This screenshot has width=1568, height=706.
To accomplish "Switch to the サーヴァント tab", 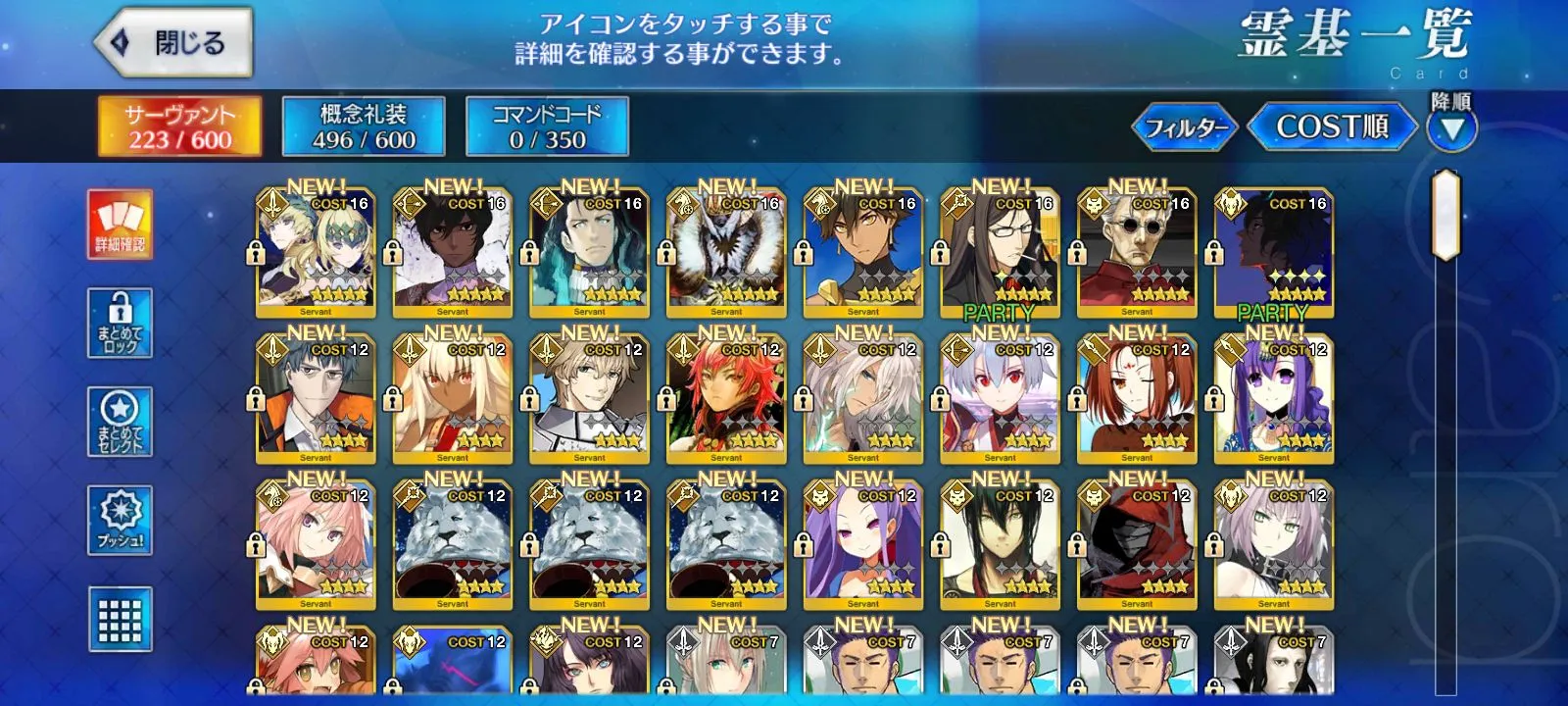I will pos(179,126).
